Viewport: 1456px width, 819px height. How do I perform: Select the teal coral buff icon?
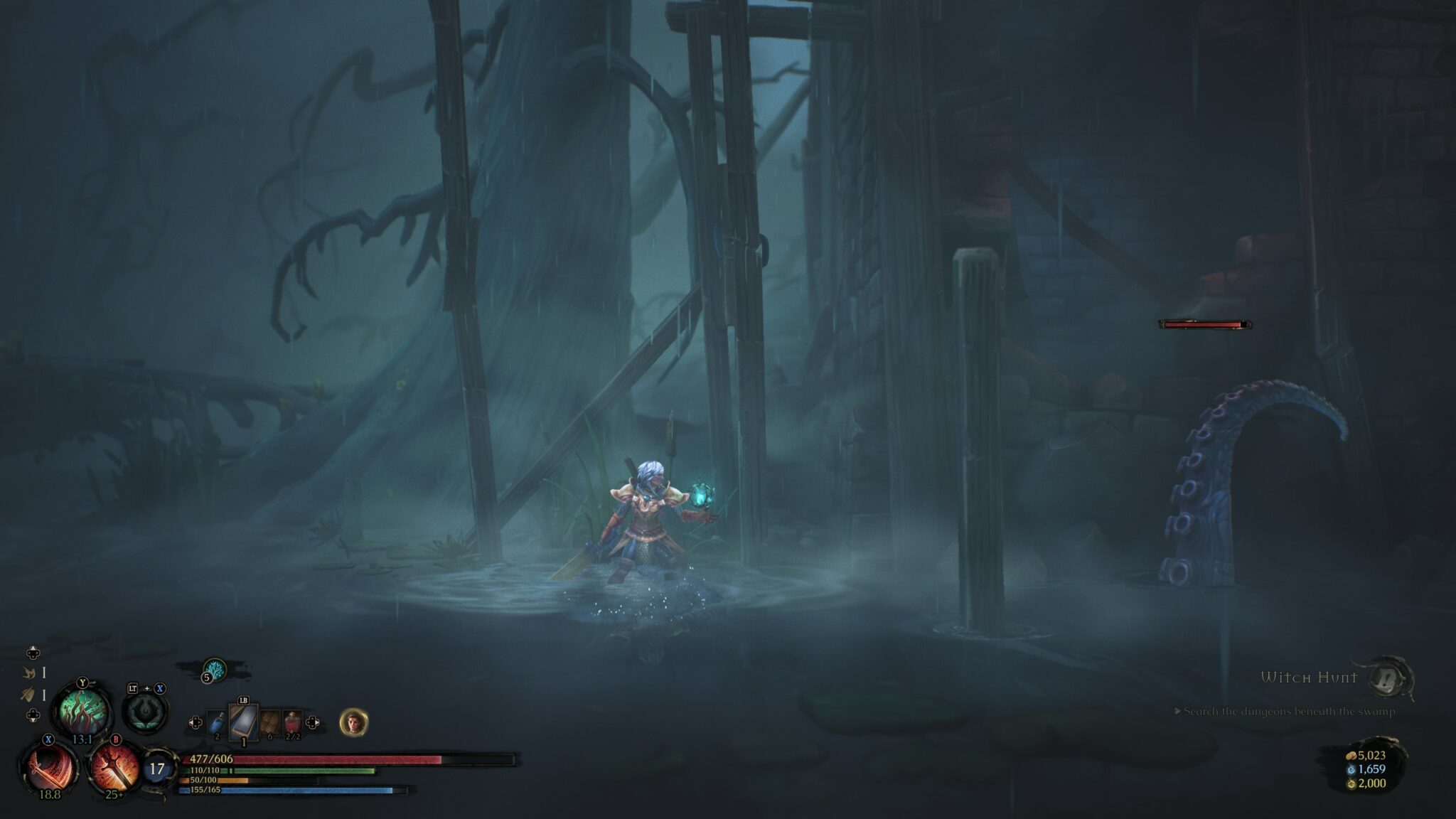(215, 669)
